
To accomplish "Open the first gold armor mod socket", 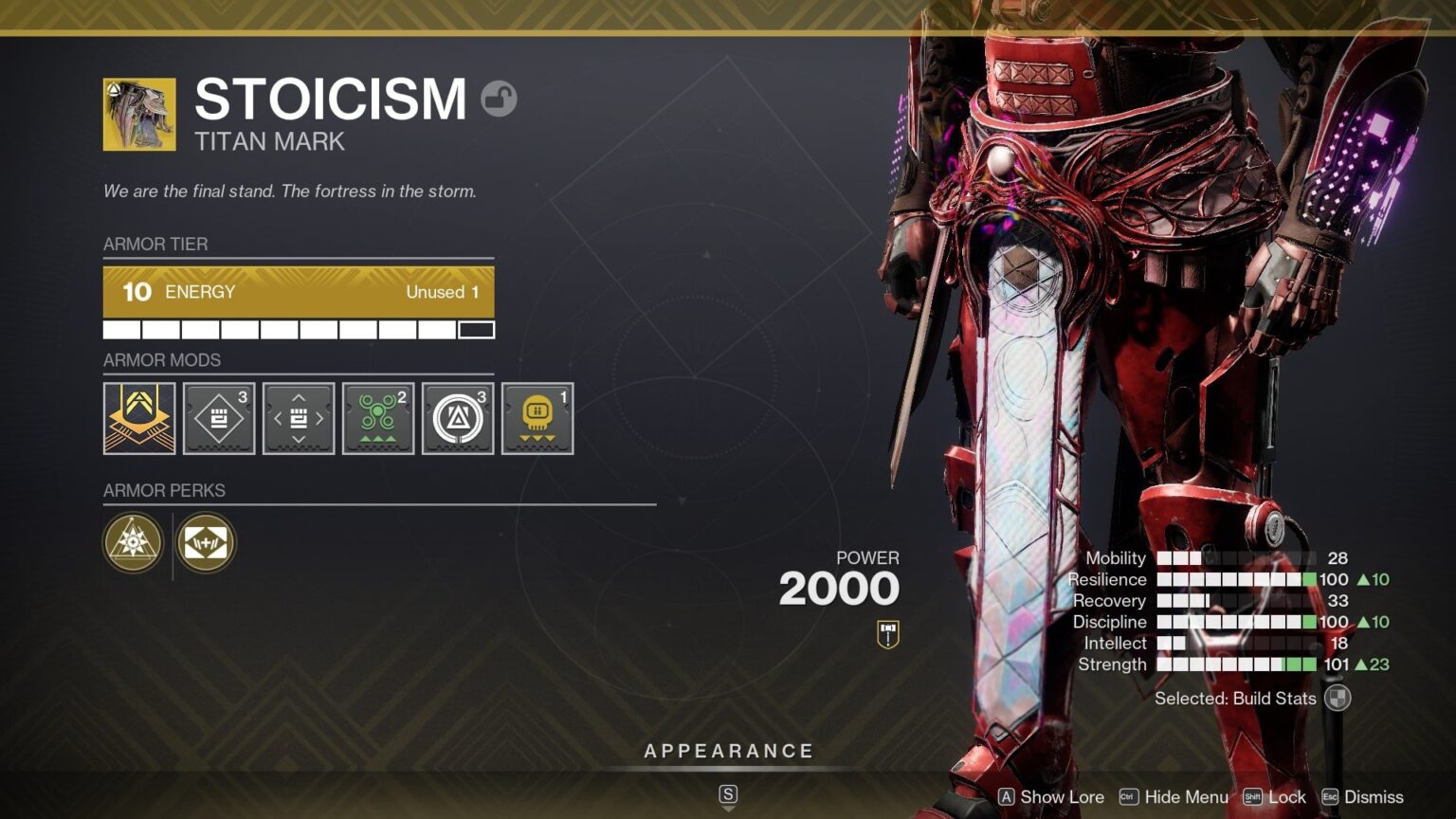I will click(138, 418).
